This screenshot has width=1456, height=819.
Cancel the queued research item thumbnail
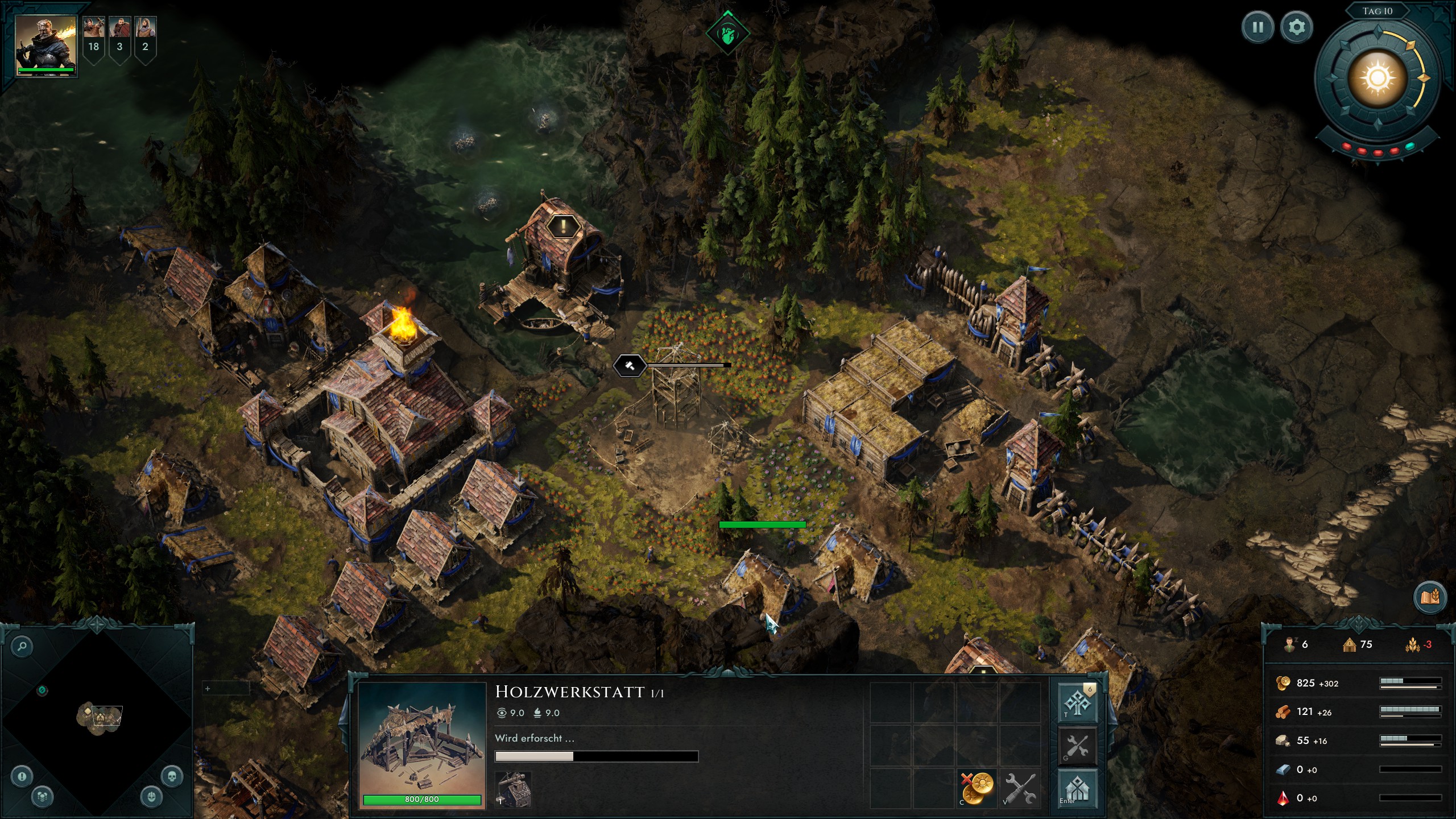pyautogui.click(x=513, y=789)
